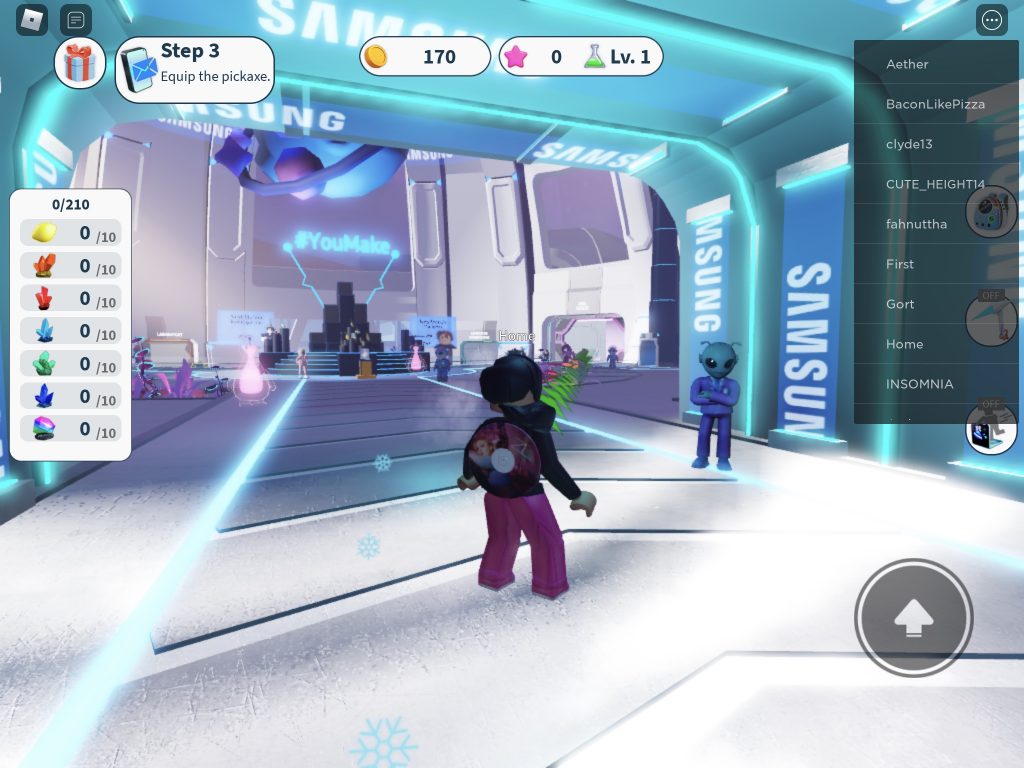Image resolution: width=1024 pixels, height=768 pixels.
Task: Open the Step 3 quest tracker
Action: [x=195, y=69]
